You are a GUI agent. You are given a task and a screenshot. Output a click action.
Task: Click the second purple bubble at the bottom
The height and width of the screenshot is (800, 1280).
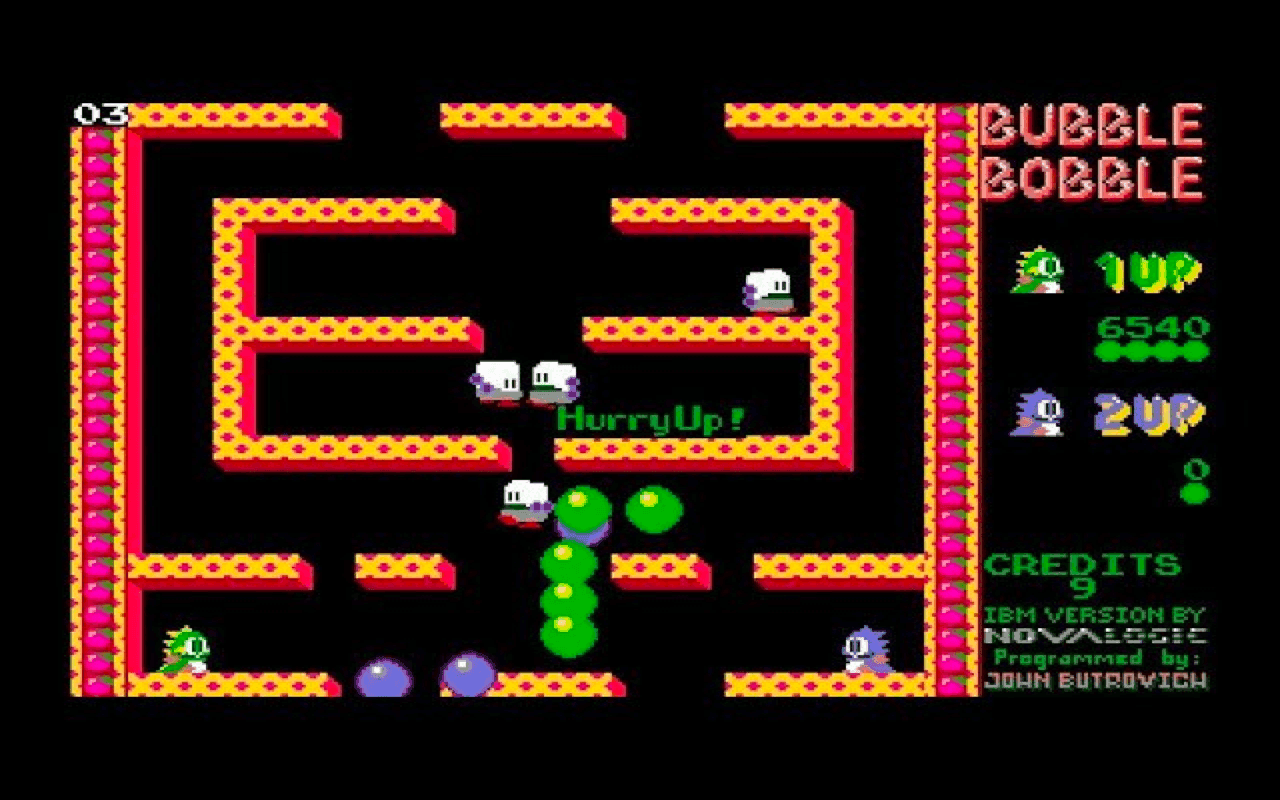[x=466, y=672]
